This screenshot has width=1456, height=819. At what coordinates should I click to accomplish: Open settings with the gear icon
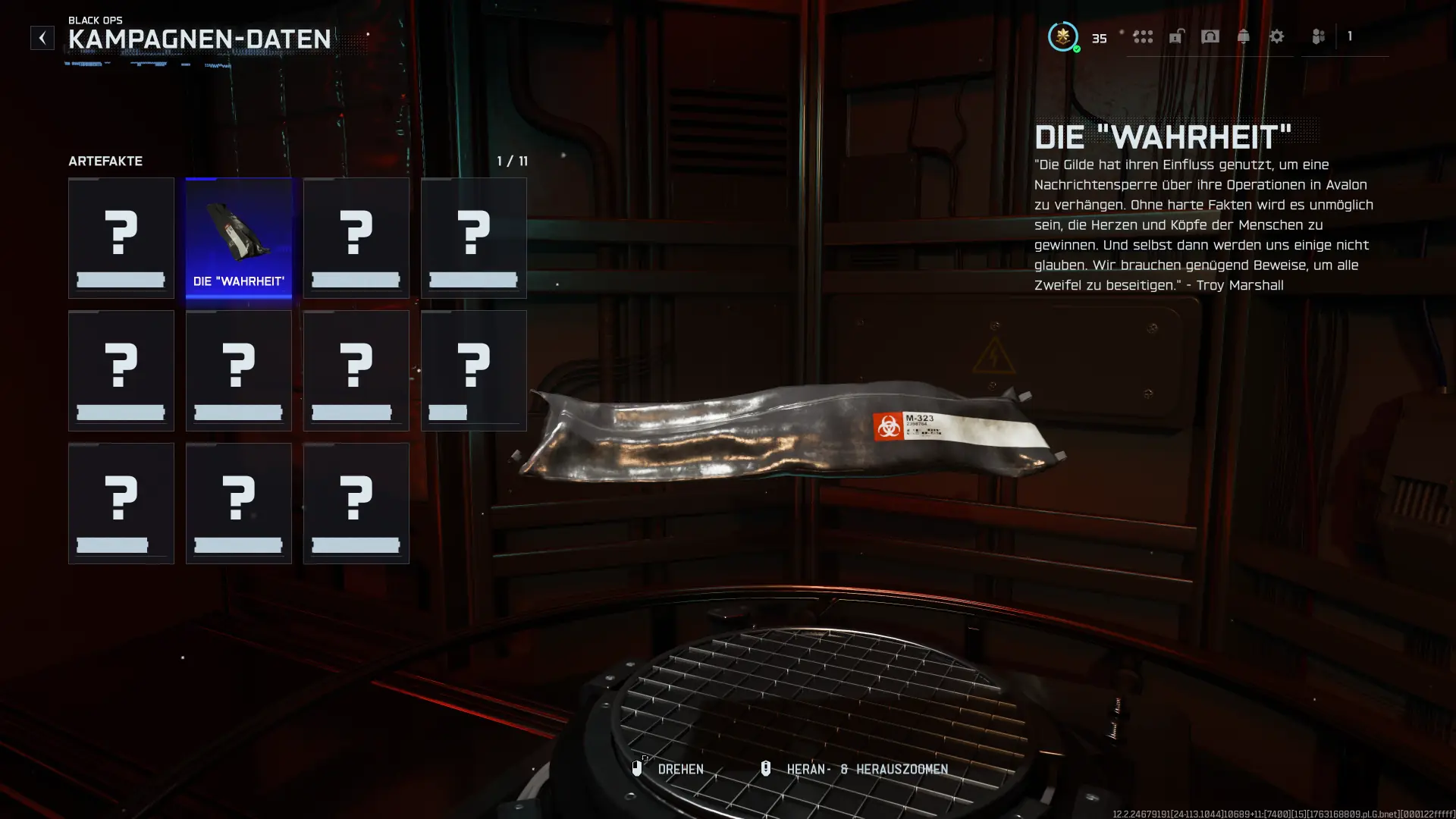1277,36
